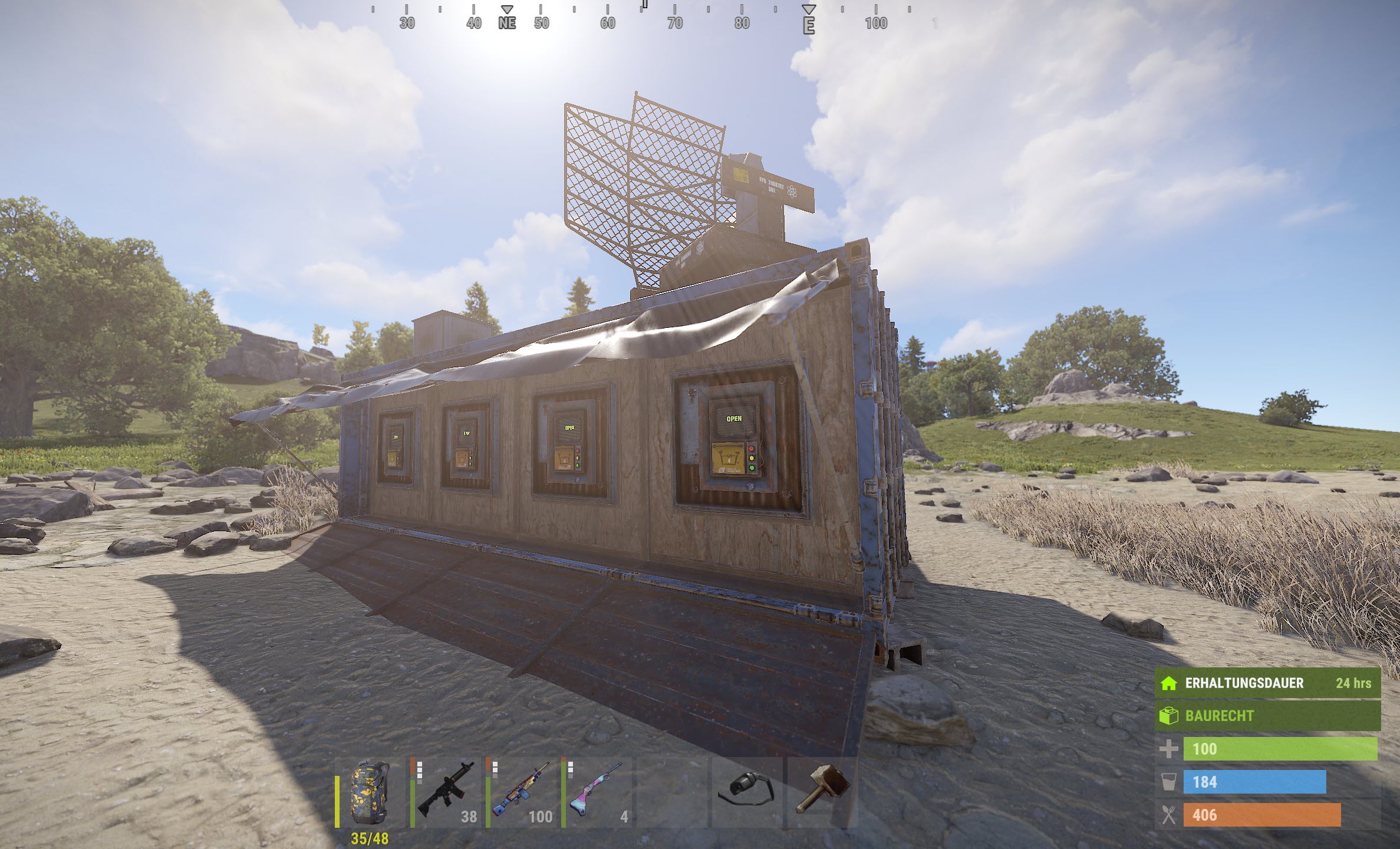Viewport: 1400px width, 849px height.
Task: Click the green status light on the vending machine
Action: pos(752,468)
